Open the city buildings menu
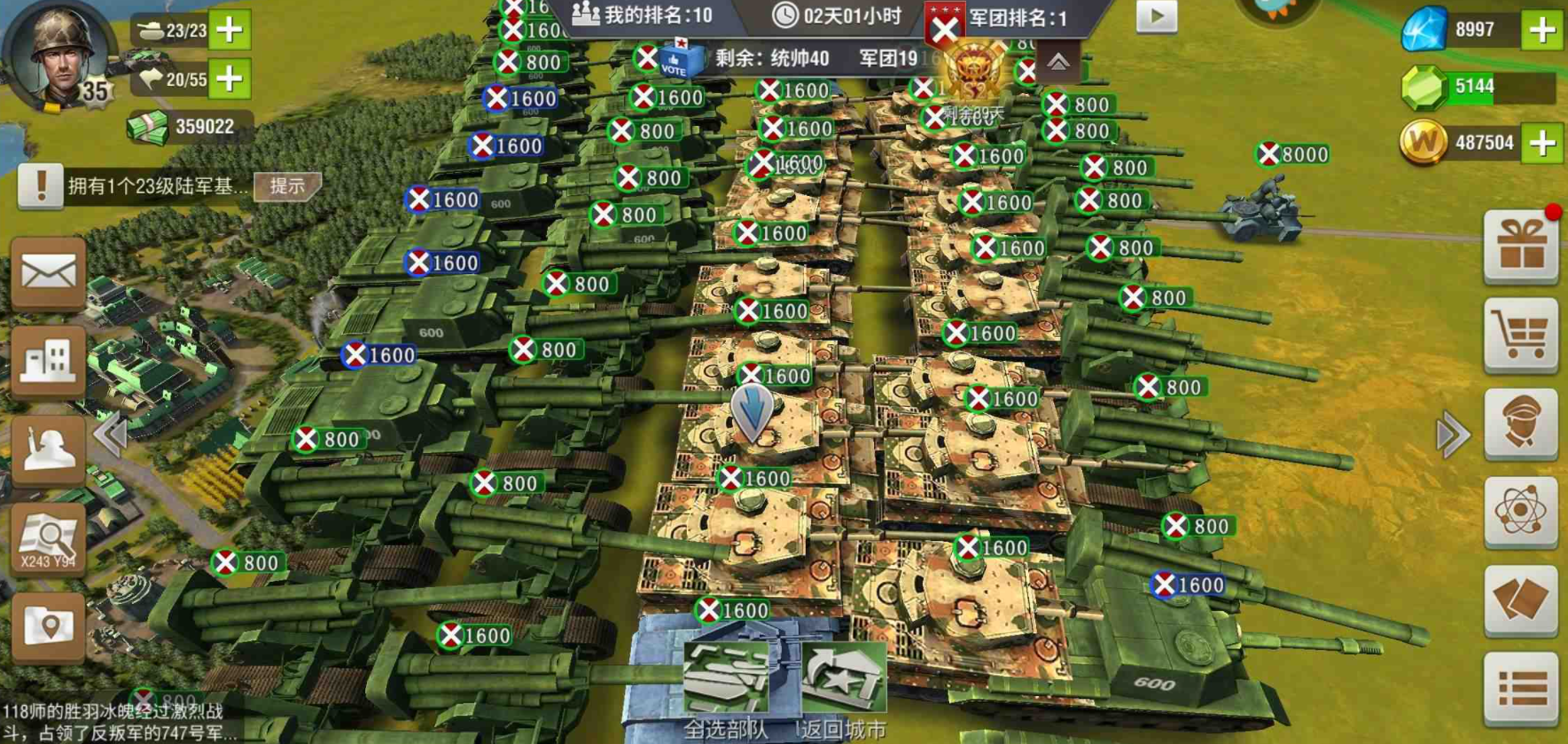 point(48,361)
